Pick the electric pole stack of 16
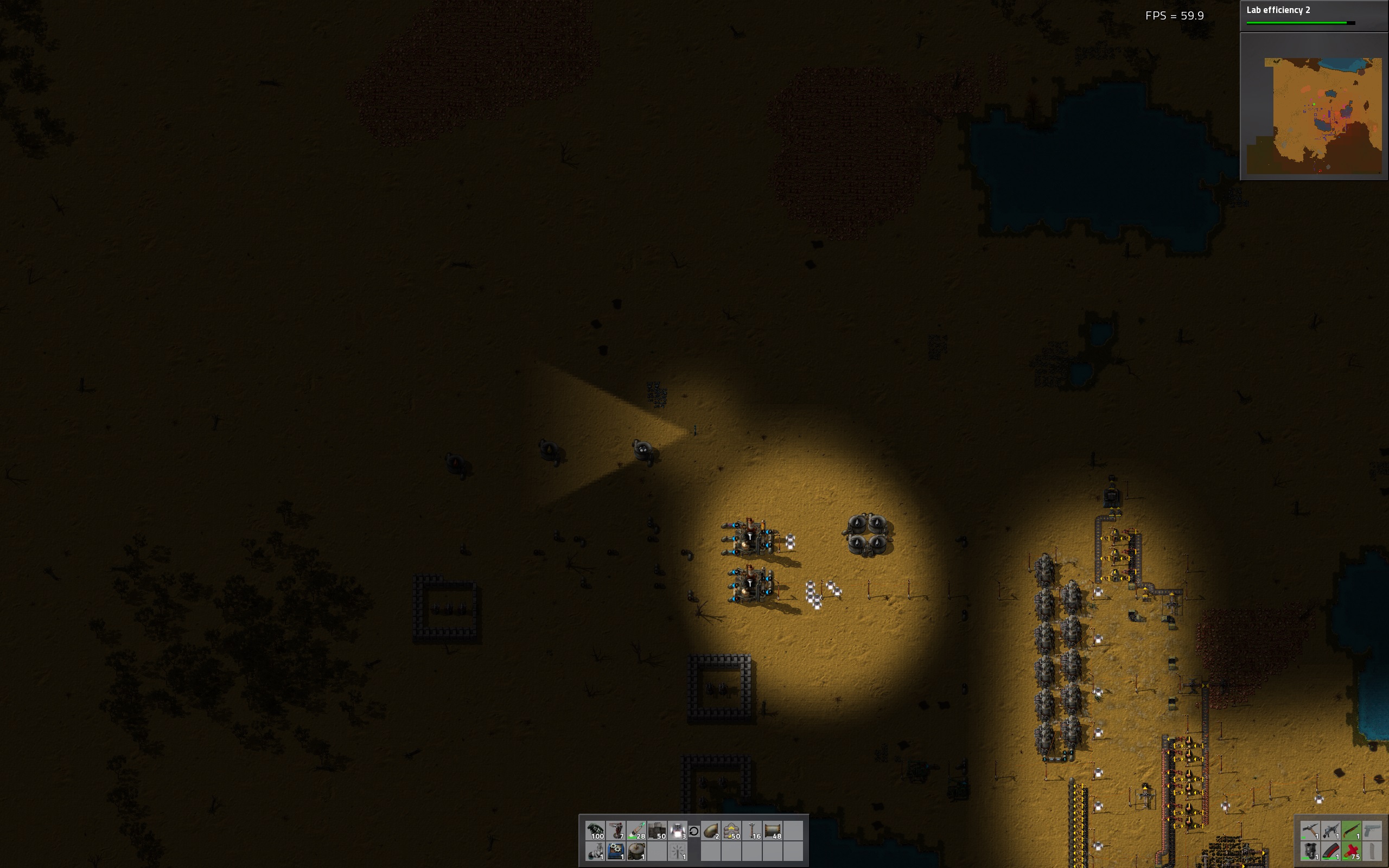This screenshot has height=868, width=1389. coord(753,831)
